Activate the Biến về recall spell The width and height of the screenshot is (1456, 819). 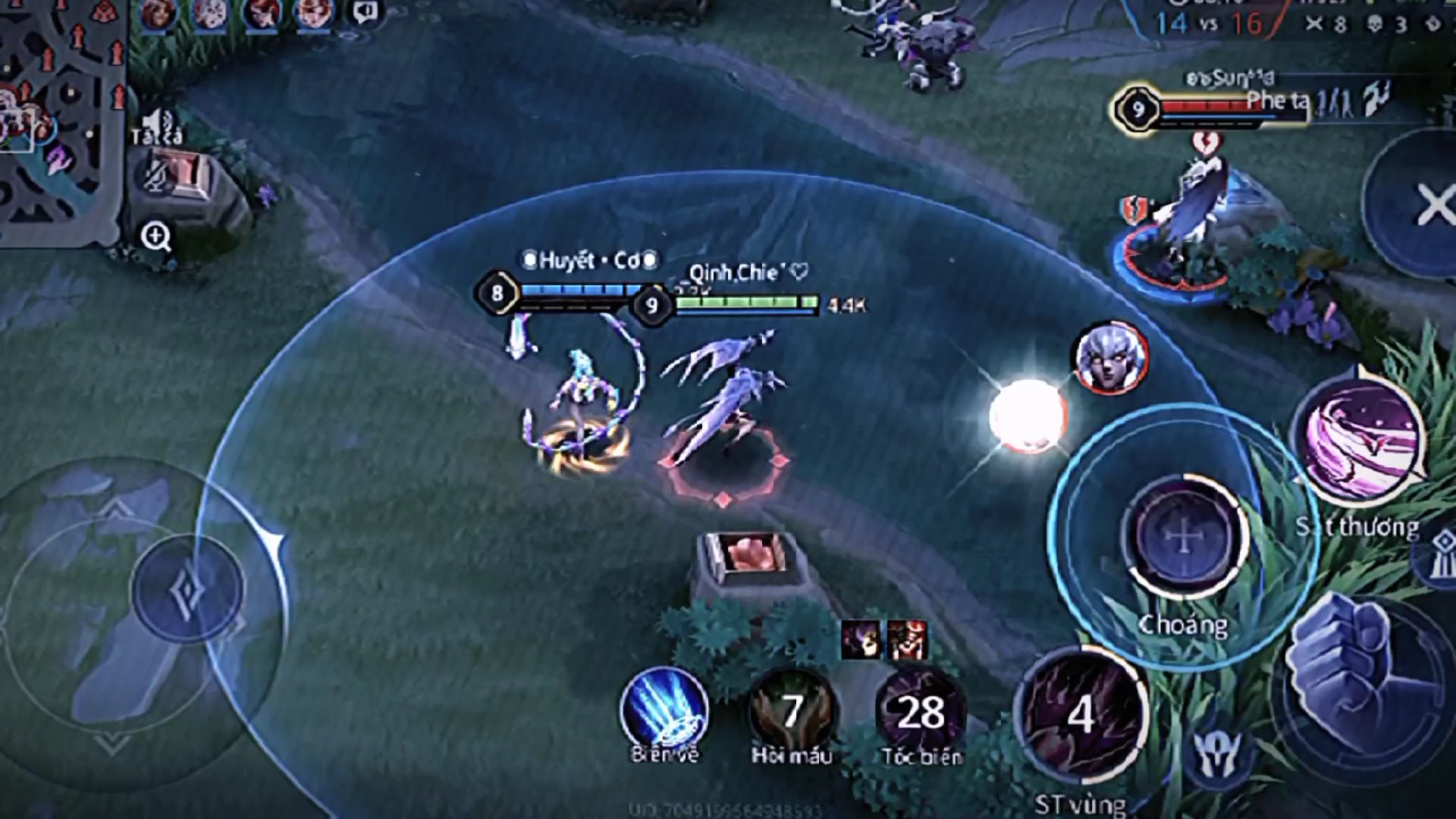[664, 711]
